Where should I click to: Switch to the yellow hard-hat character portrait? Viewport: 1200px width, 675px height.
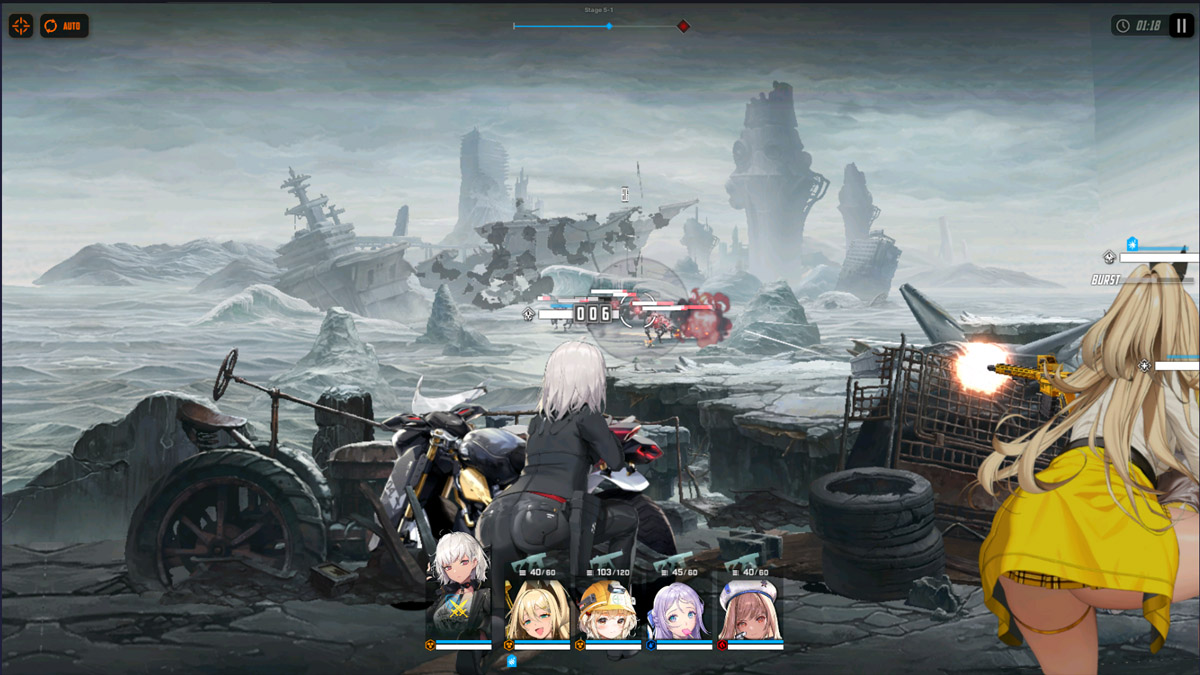(x=608, y=610)
